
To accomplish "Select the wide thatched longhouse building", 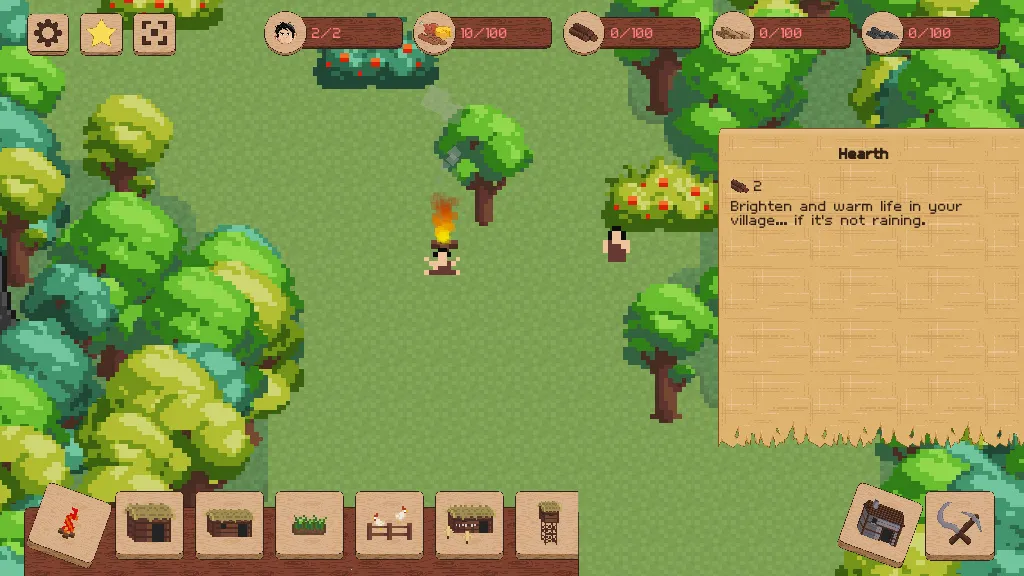I will pos(229,523).
